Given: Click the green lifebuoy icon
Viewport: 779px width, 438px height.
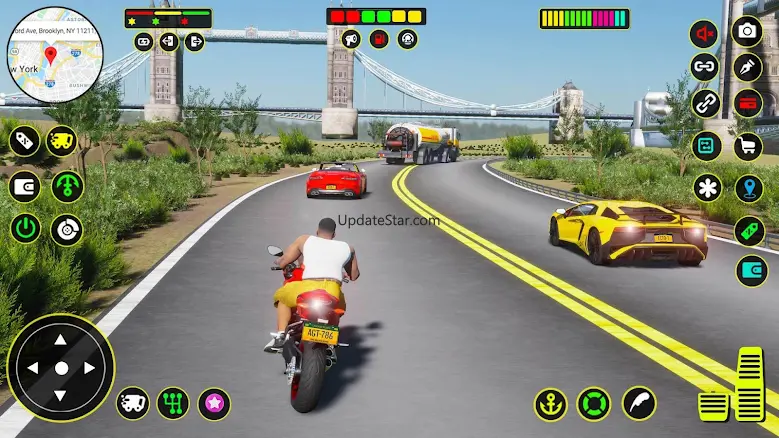Looking at the screenshot, I should click(x=594, y=403).
